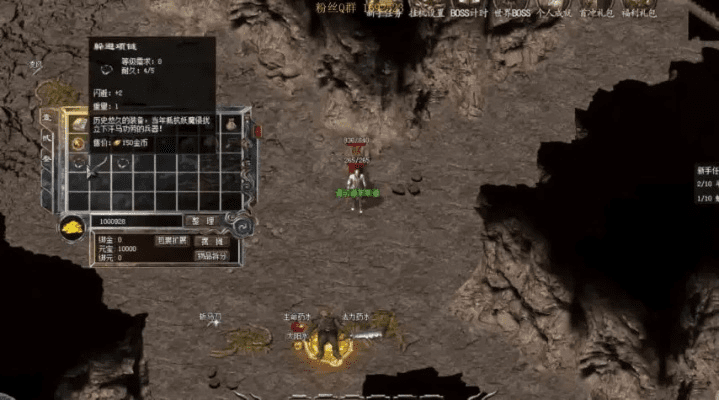Viewport: 719px width, 400px height.
Task: Open the 新手任务 newbie quest menu
Action: pos(381,14)
